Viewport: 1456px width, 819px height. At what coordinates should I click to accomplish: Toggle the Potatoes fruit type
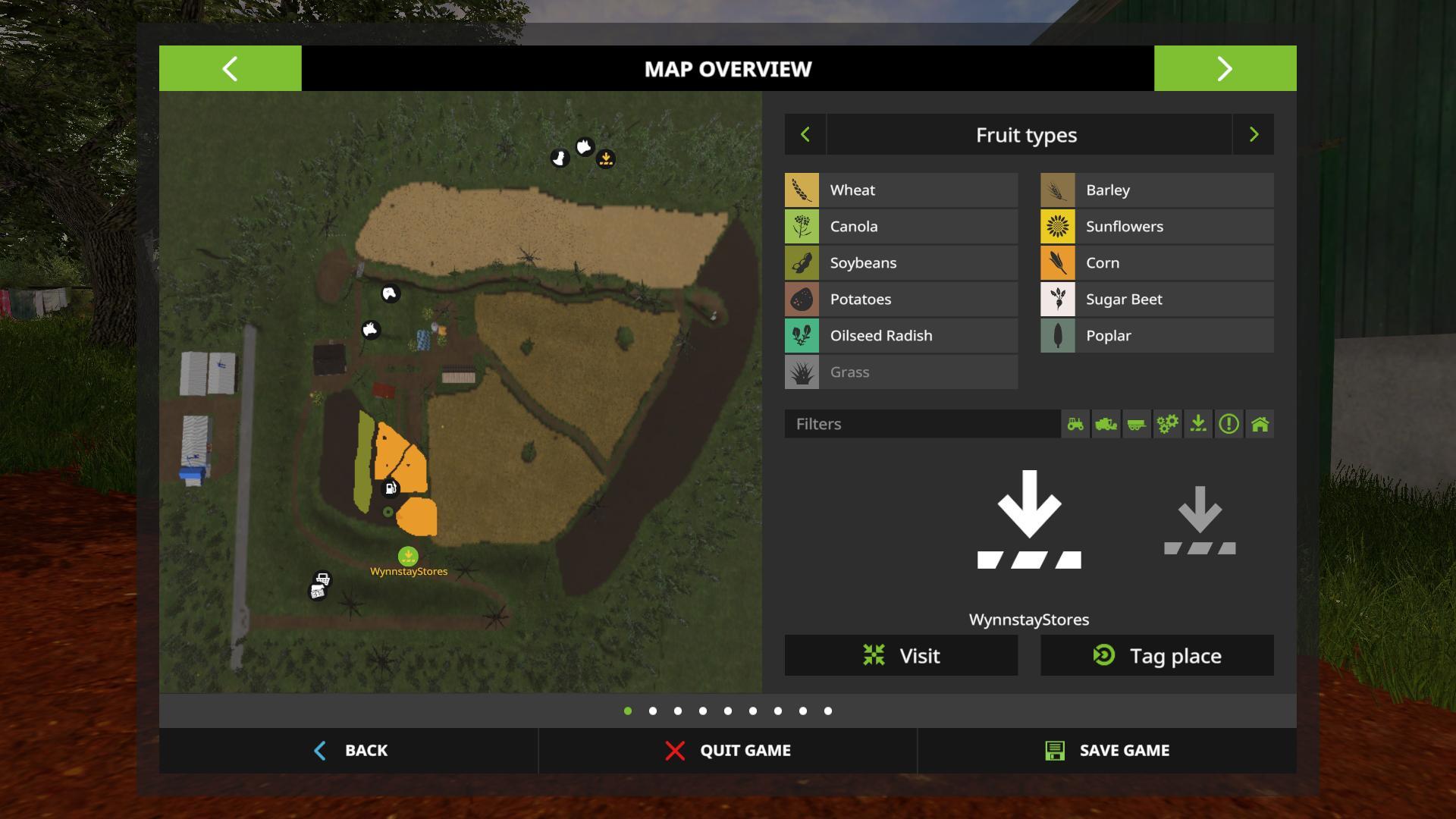coord(901,299)
